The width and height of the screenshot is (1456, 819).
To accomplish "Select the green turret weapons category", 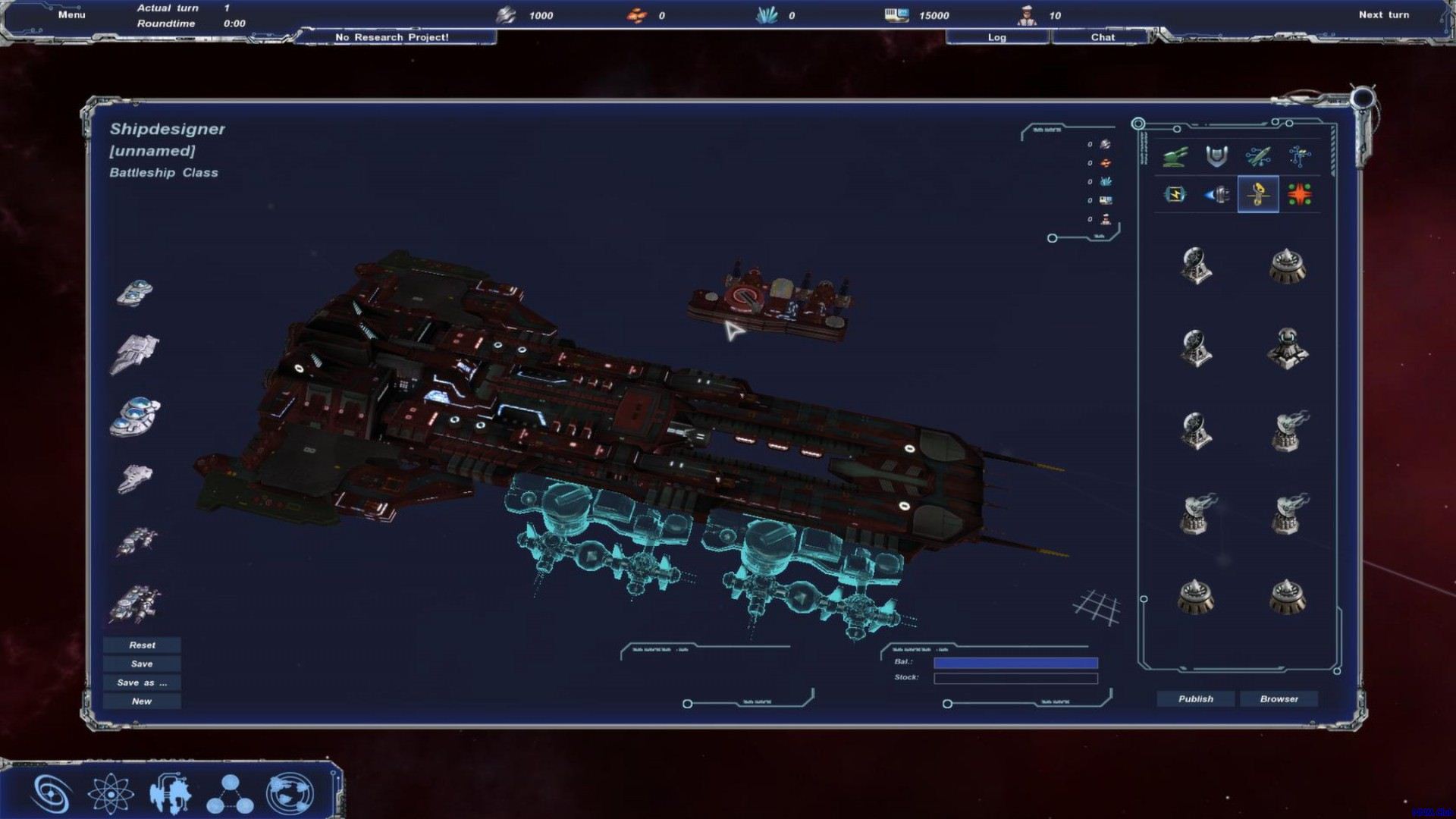I will (x=1175, y=156).
